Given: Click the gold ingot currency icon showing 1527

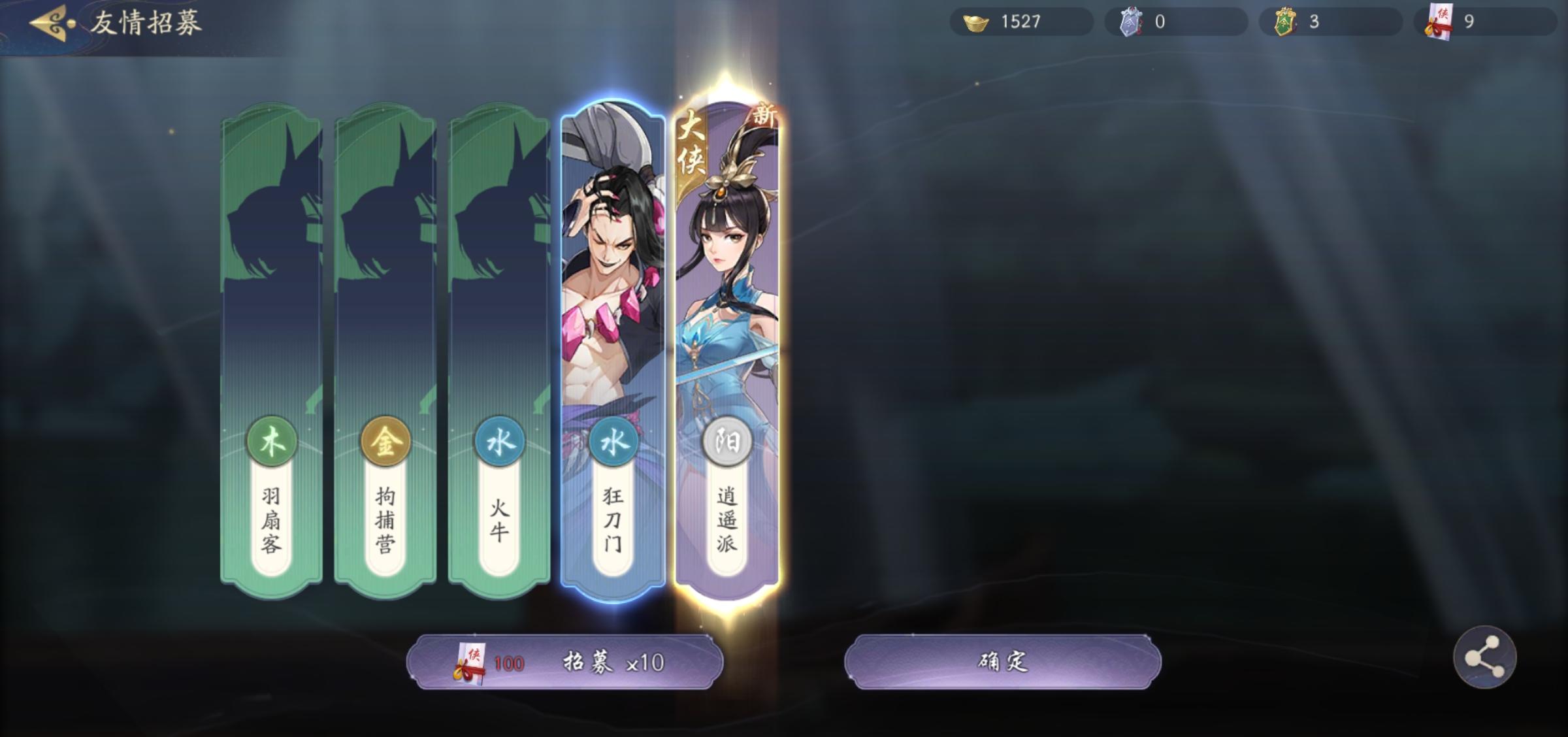Looking at the screenshot, I should pyautogui.click(x=973, y=21).
